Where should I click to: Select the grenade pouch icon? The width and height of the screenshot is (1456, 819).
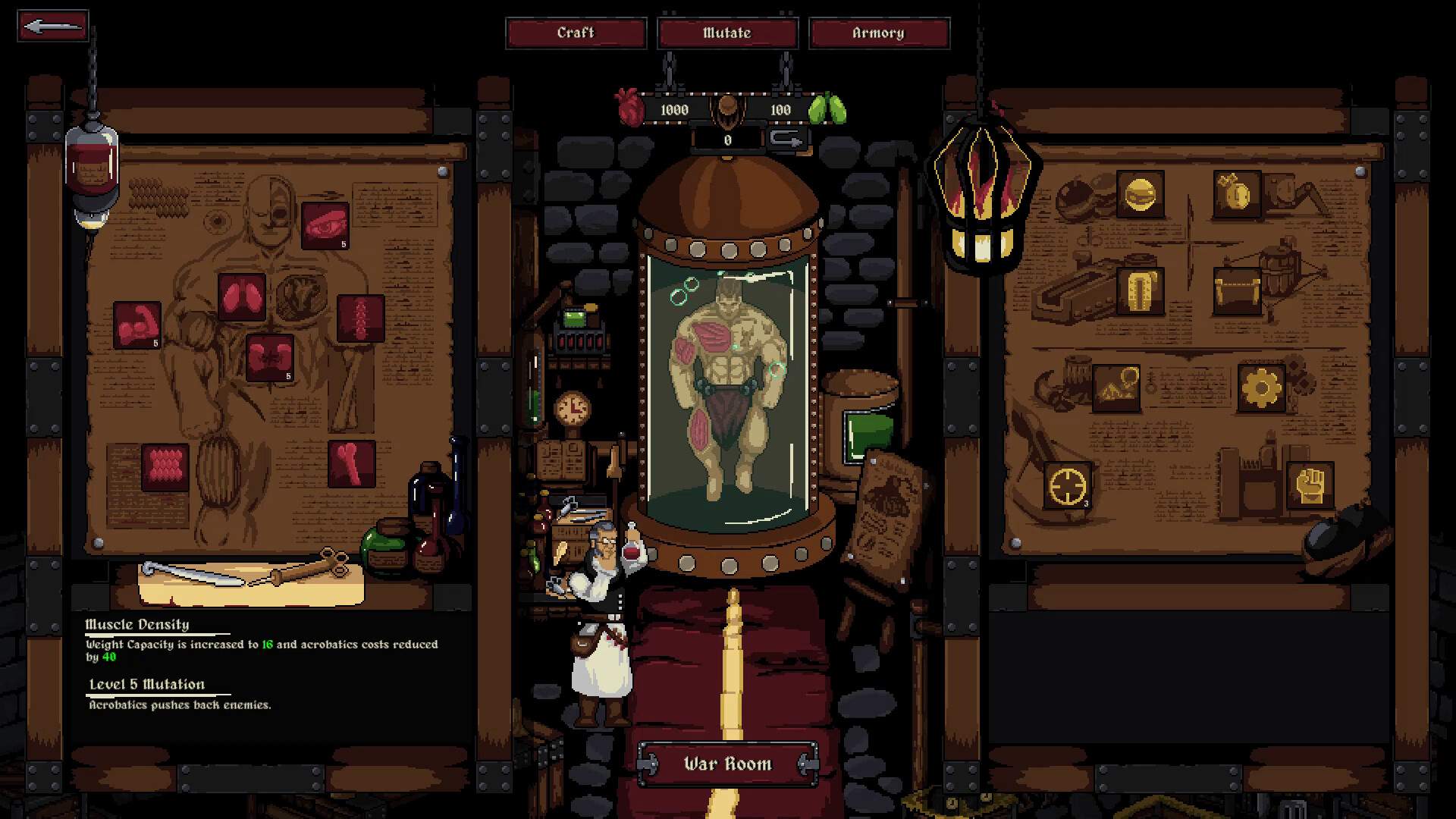(x=1237, y=194)
